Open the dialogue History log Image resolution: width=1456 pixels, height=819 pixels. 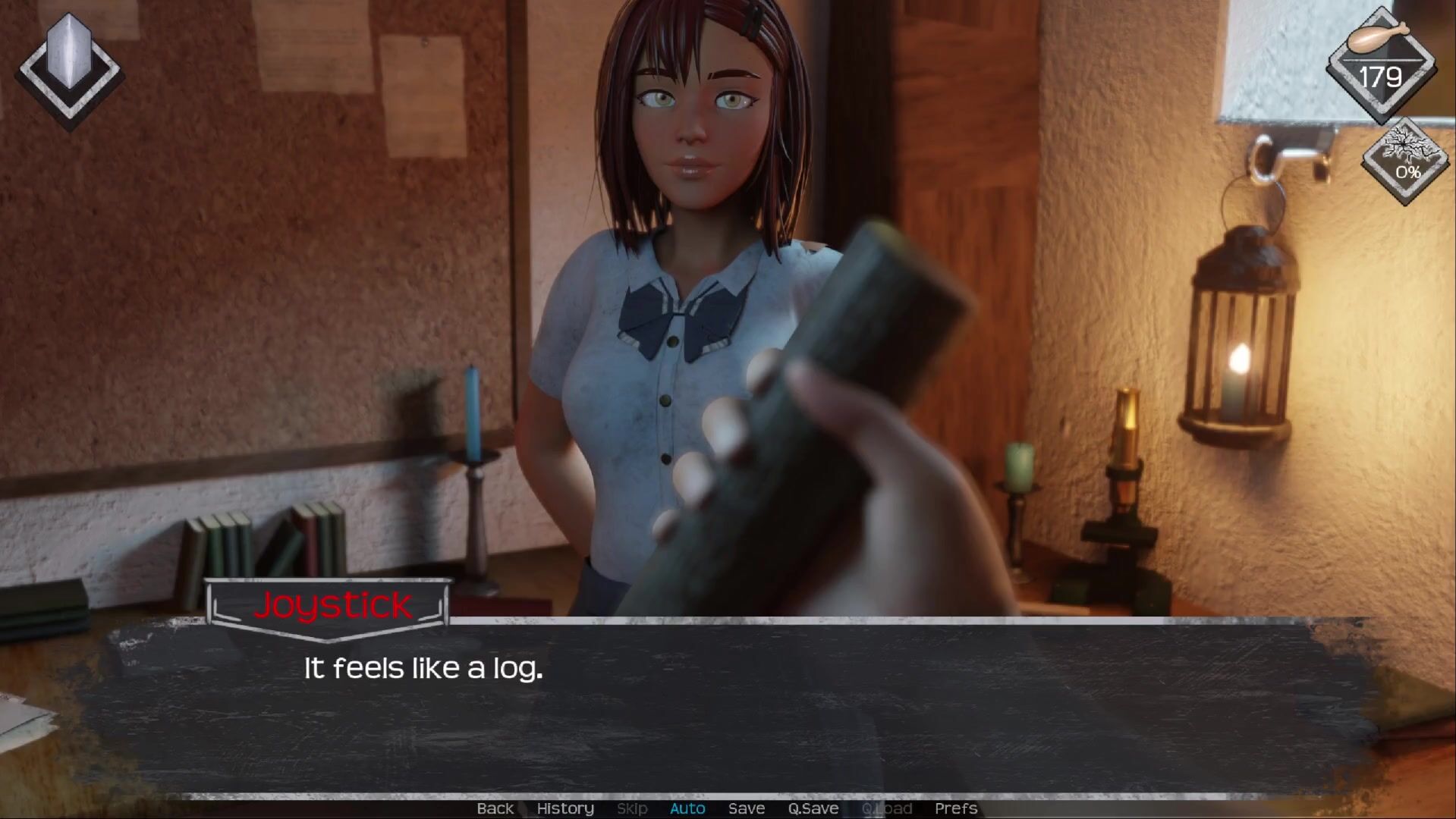(x=565, y=808)
